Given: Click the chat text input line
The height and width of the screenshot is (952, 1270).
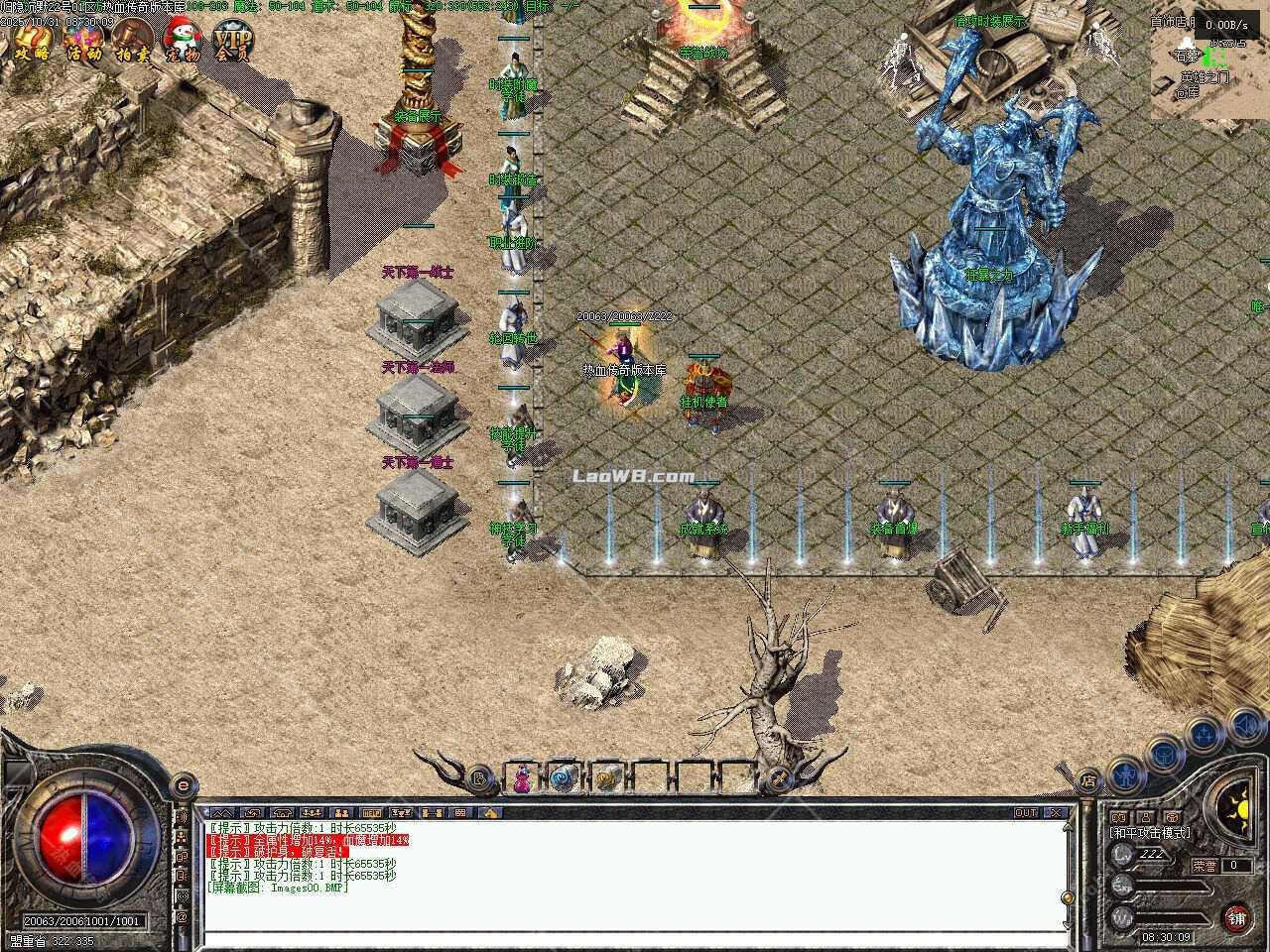Looking at the screenshot, I should (x=635, y=938).
